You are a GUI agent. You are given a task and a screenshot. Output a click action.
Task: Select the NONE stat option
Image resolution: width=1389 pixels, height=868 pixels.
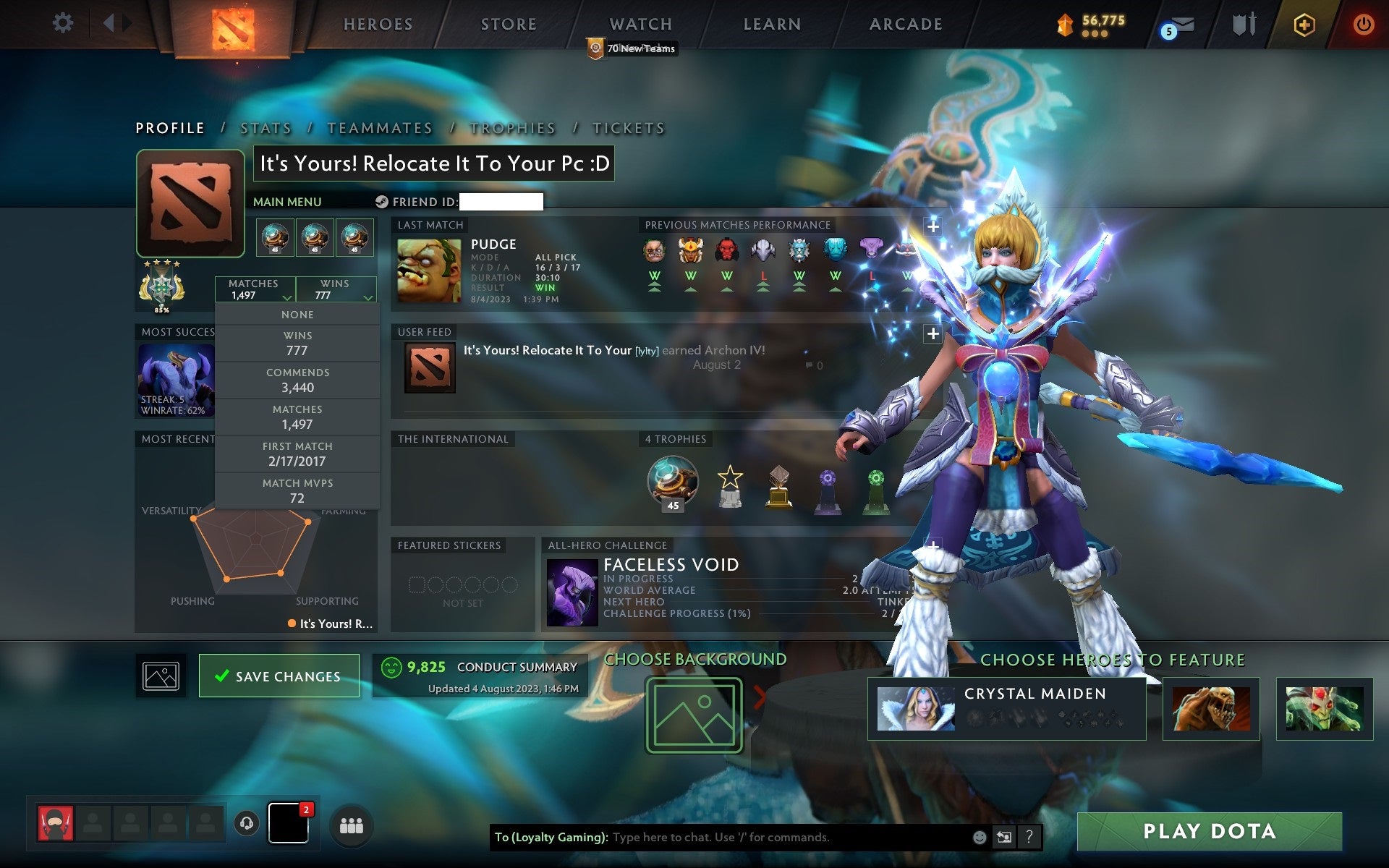coord(297,314)
